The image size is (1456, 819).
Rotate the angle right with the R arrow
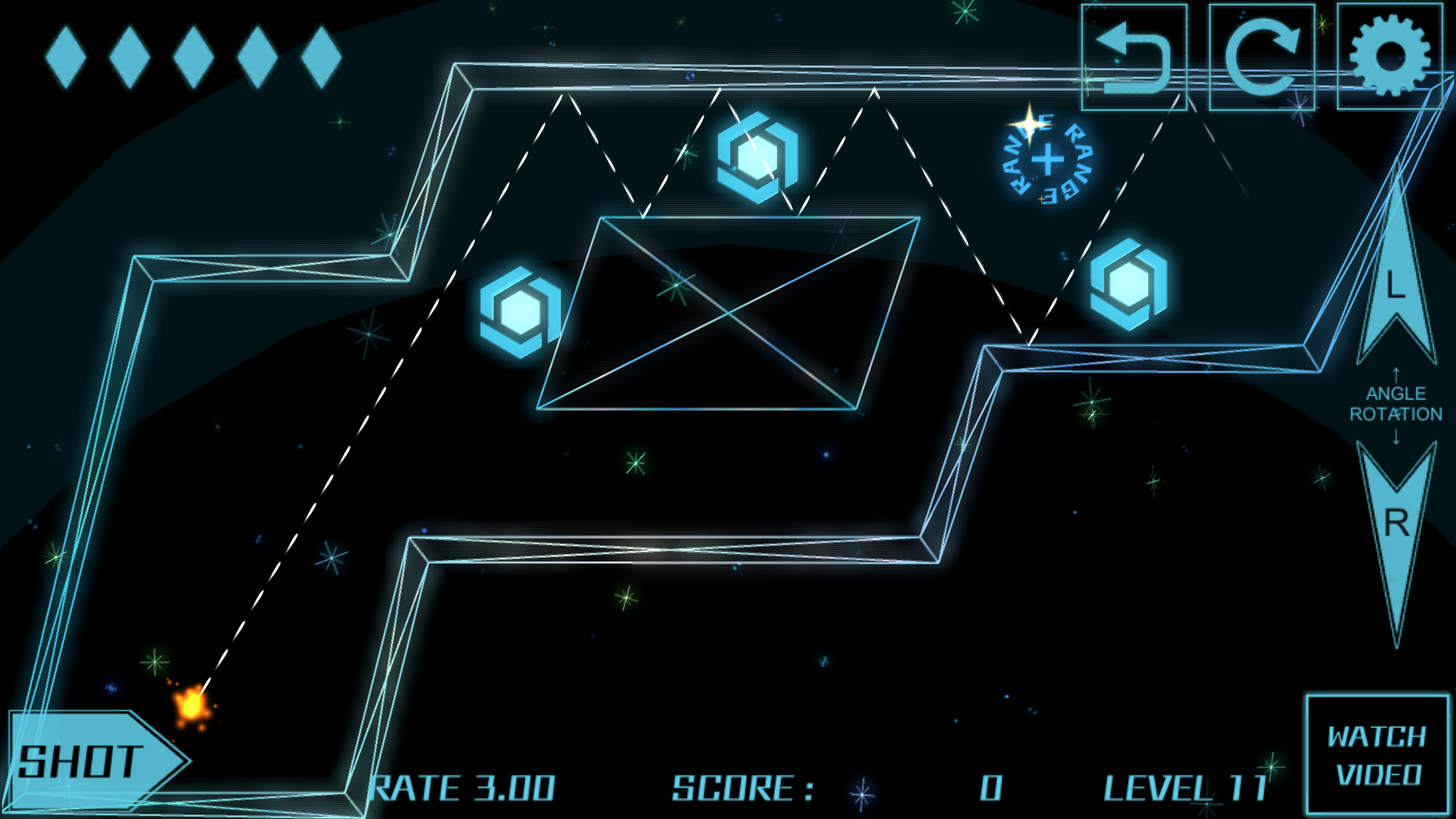coord(1396,528)
